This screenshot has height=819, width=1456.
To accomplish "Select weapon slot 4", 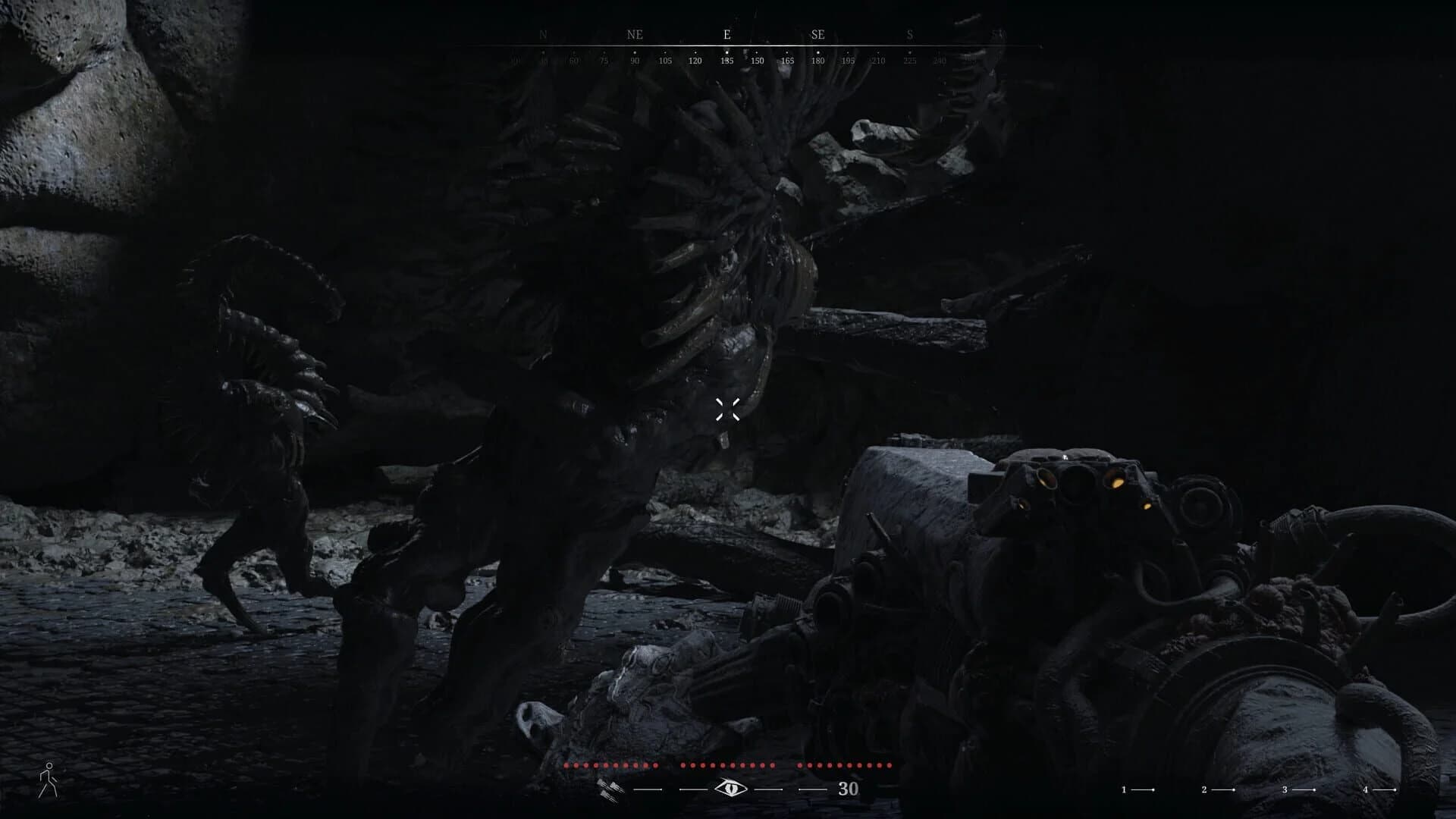I will coord(1366,789).
